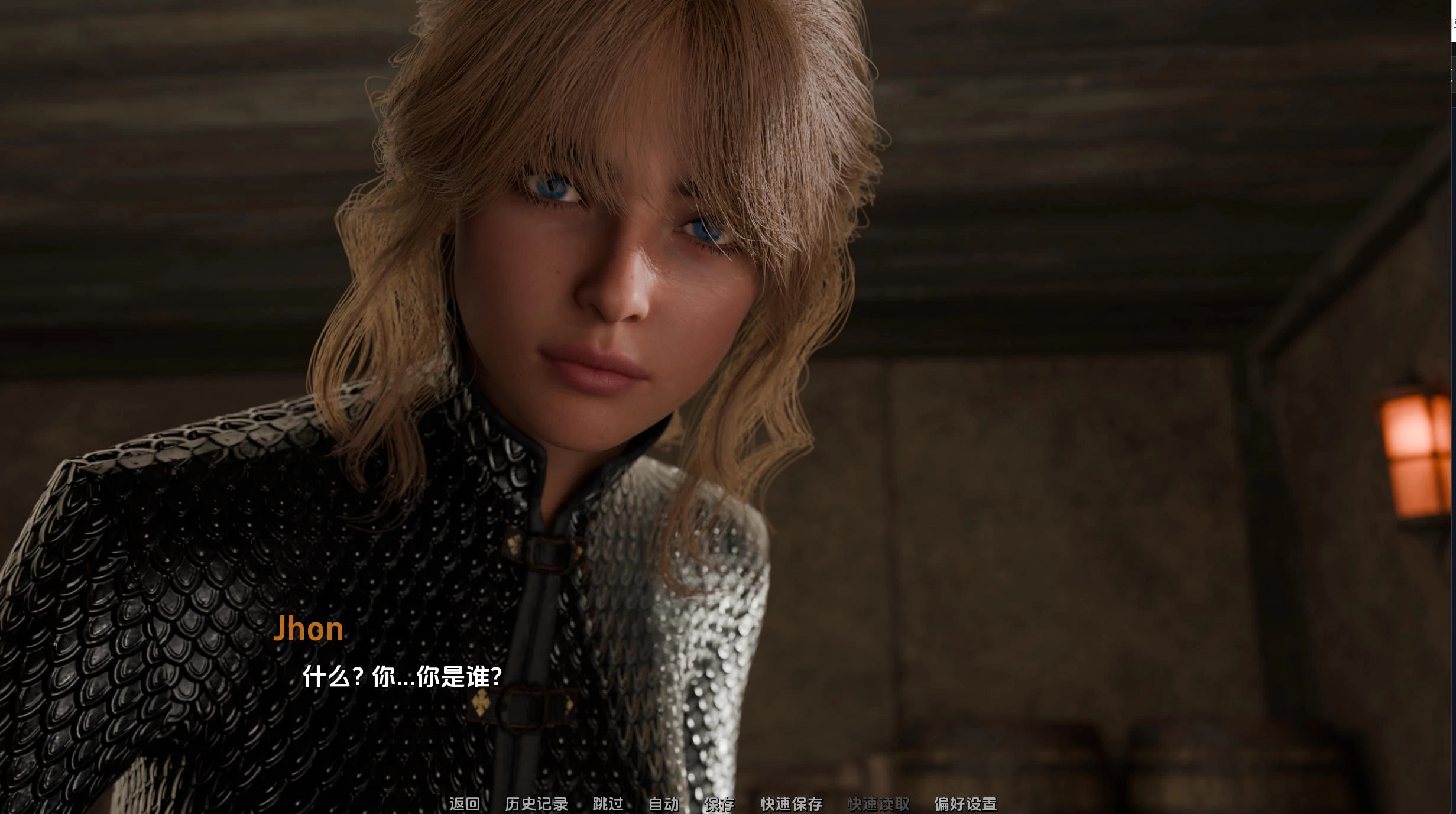点击角色名"Jhon"文字
The image size is (1456, 814).
(x=310, y=628)
